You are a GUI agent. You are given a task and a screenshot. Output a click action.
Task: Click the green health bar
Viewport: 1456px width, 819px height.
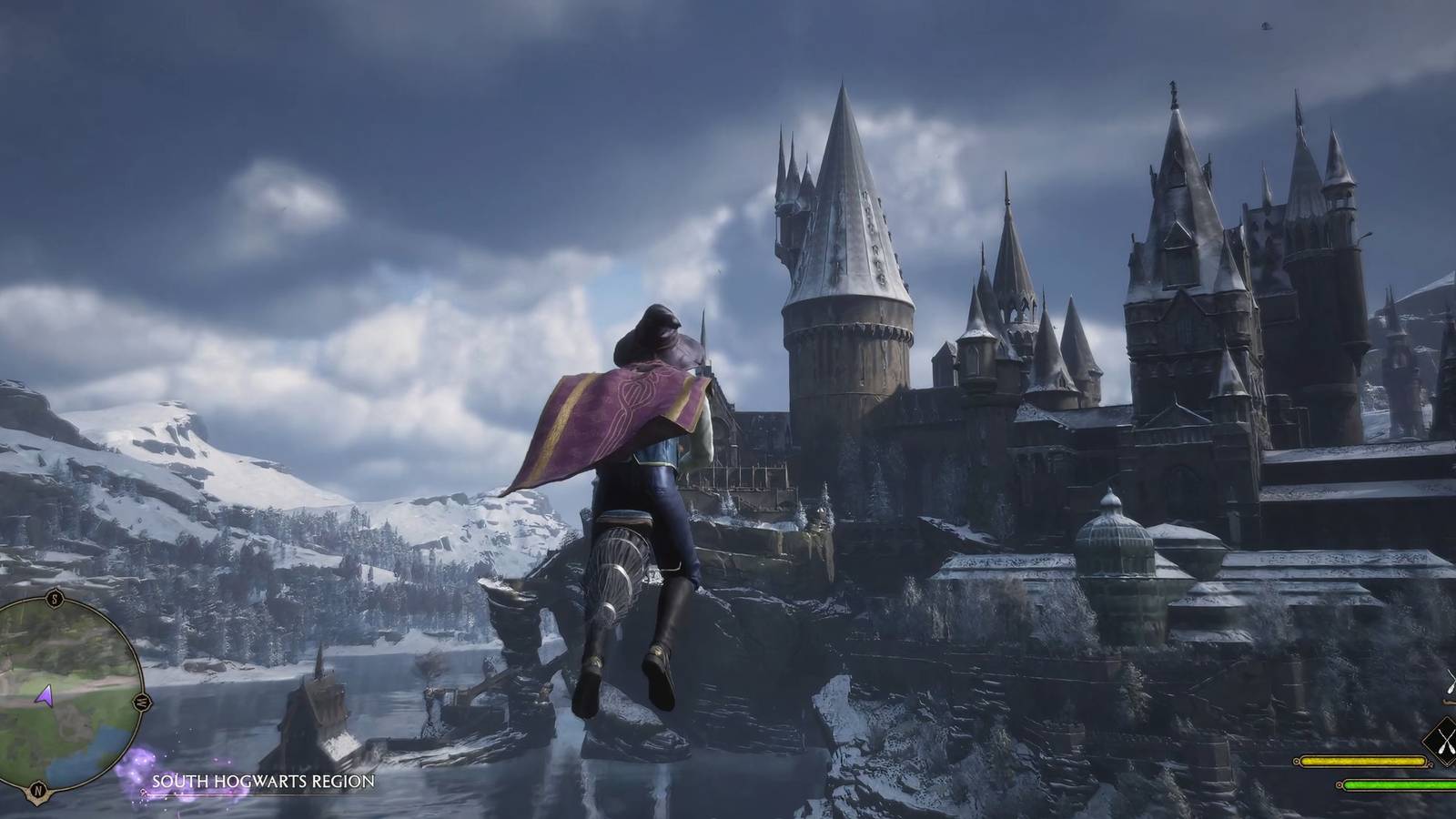(1395, 784)
